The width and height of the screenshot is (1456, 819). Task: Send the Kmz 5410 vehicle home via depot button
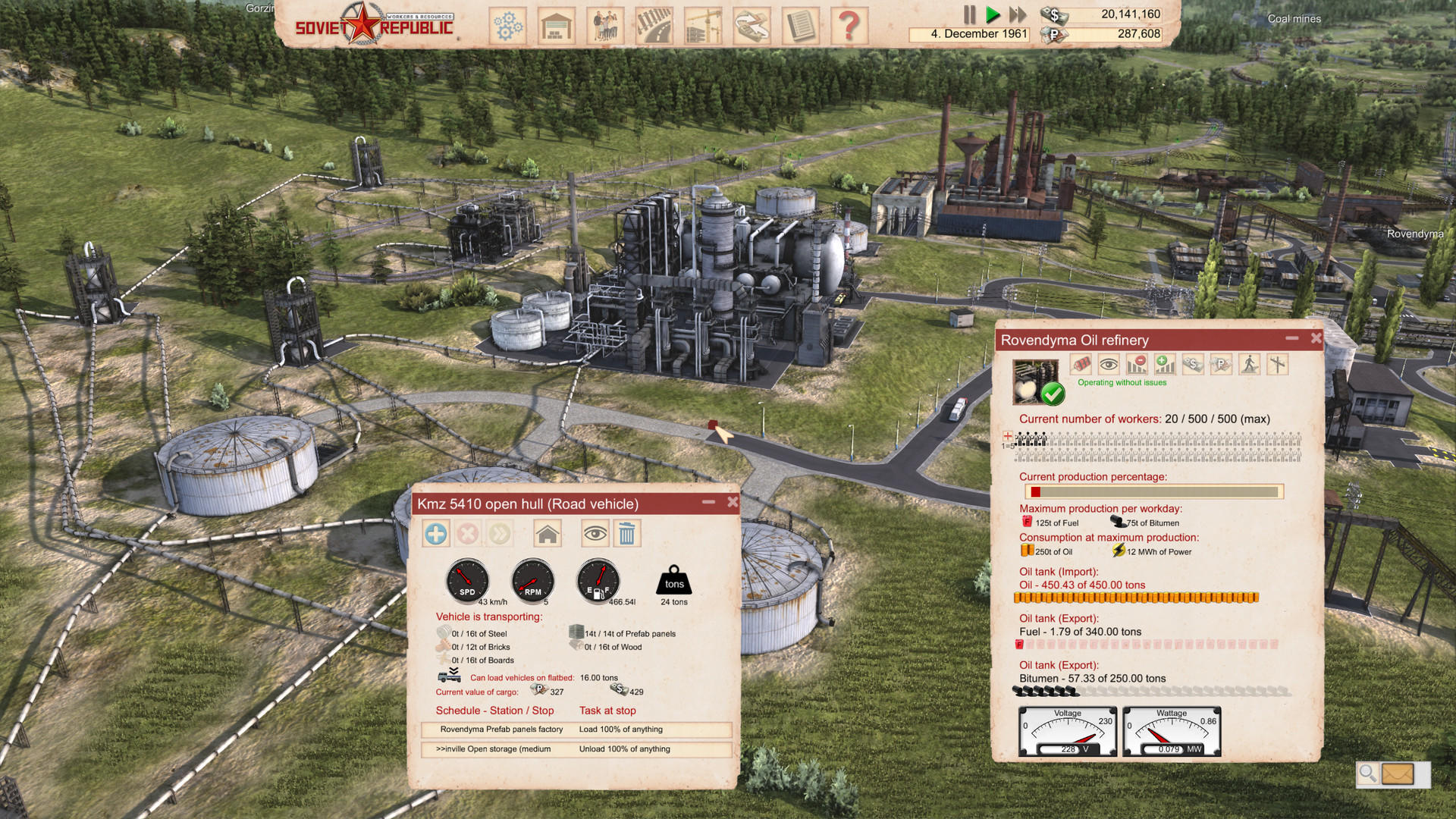tap(548, 533)
